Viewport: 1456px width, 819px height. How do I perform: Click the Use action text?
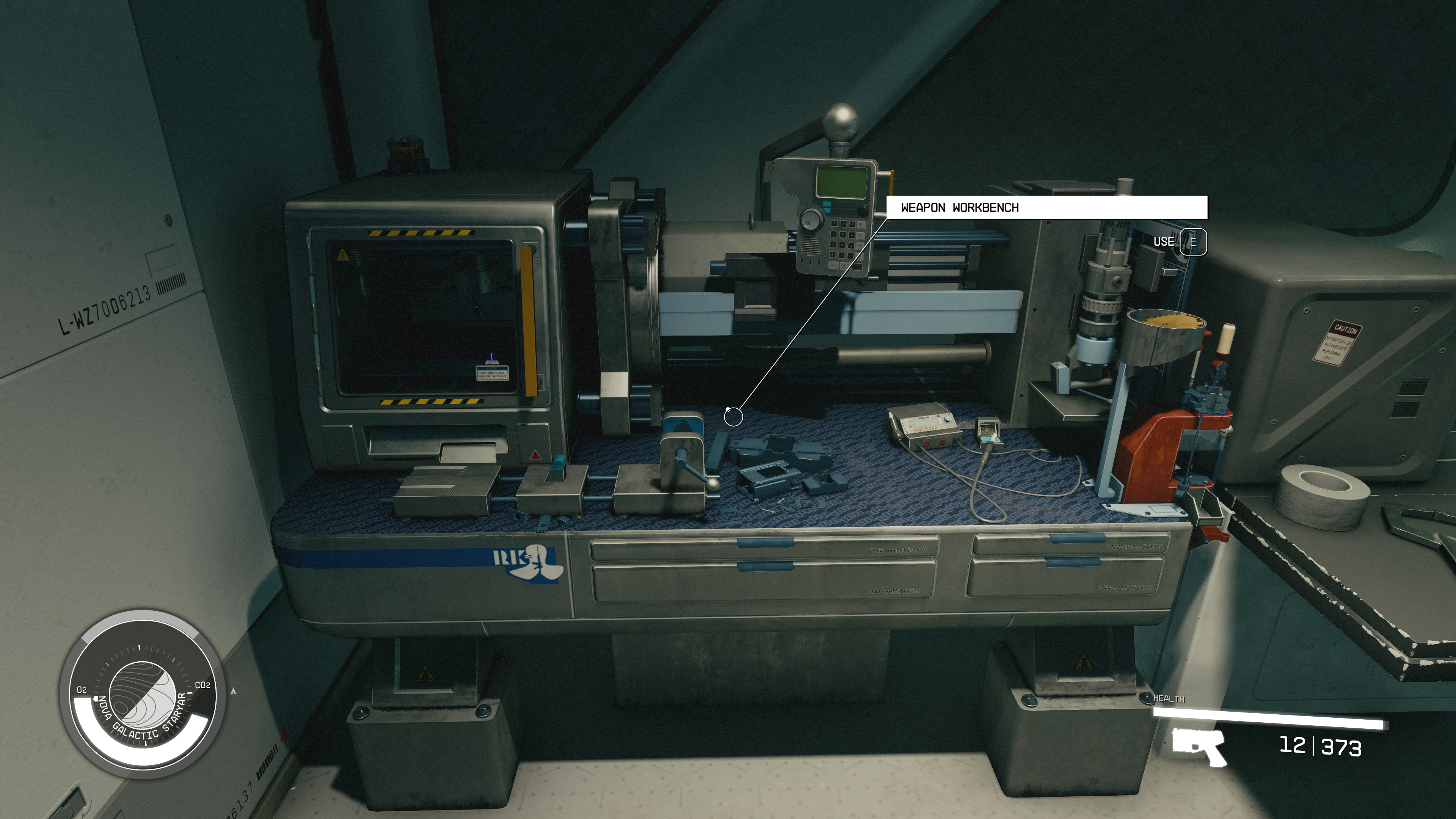(x=1164, y=242)
